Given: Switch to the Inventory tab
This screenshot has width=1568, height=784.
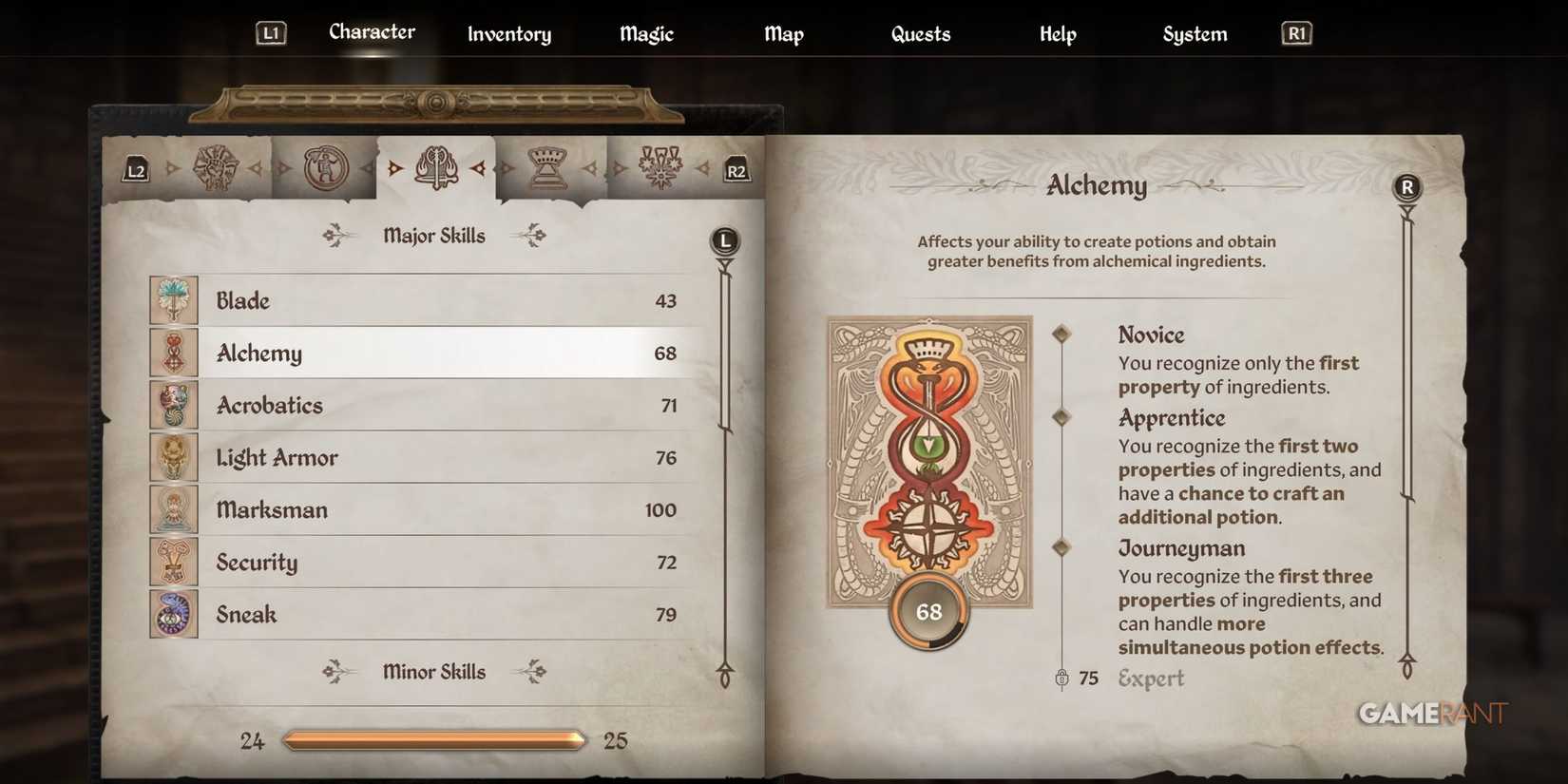Looking at the screenshot, I should (x=508, y=34).
